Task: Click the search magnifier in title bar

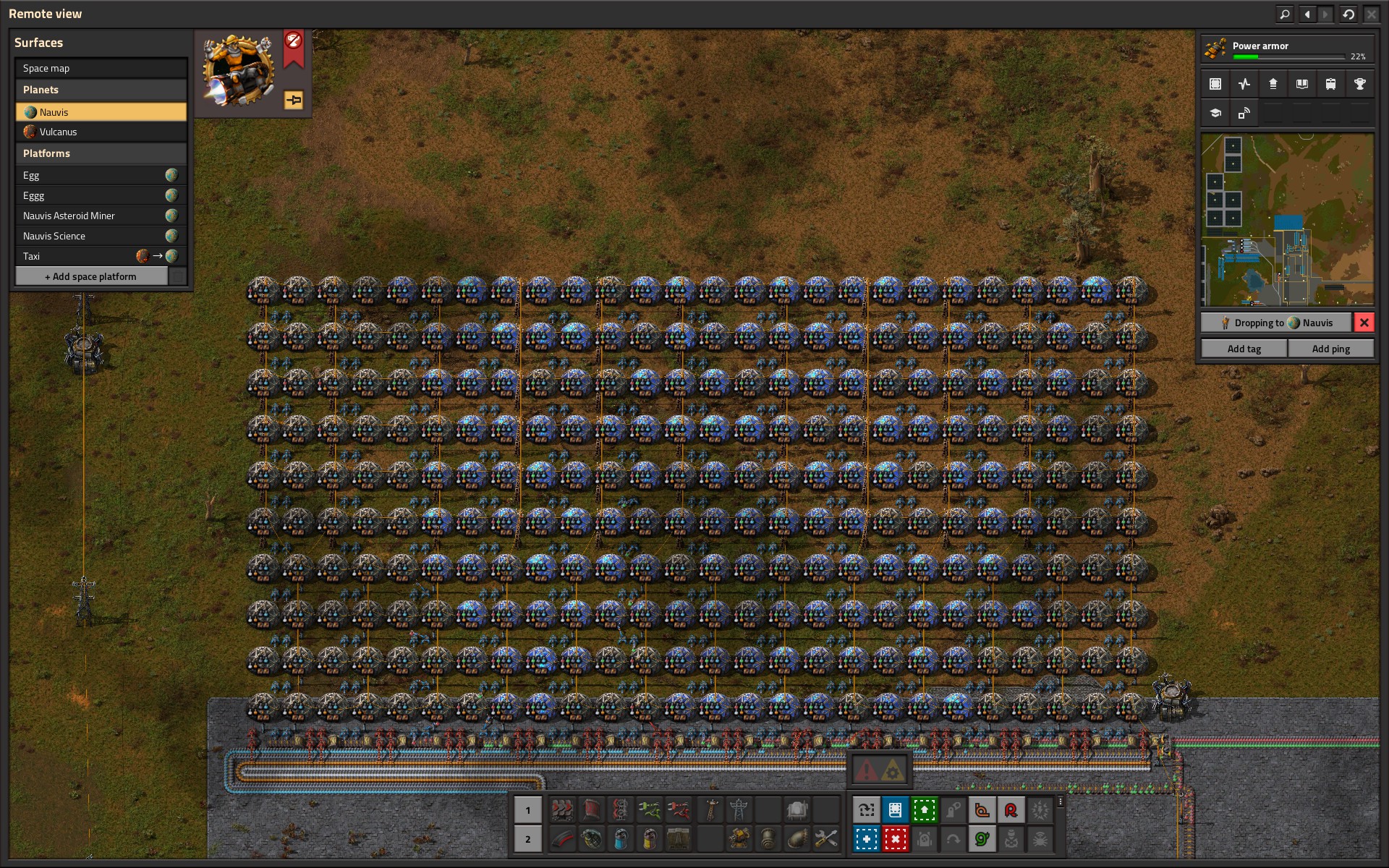Action: 1284,14
